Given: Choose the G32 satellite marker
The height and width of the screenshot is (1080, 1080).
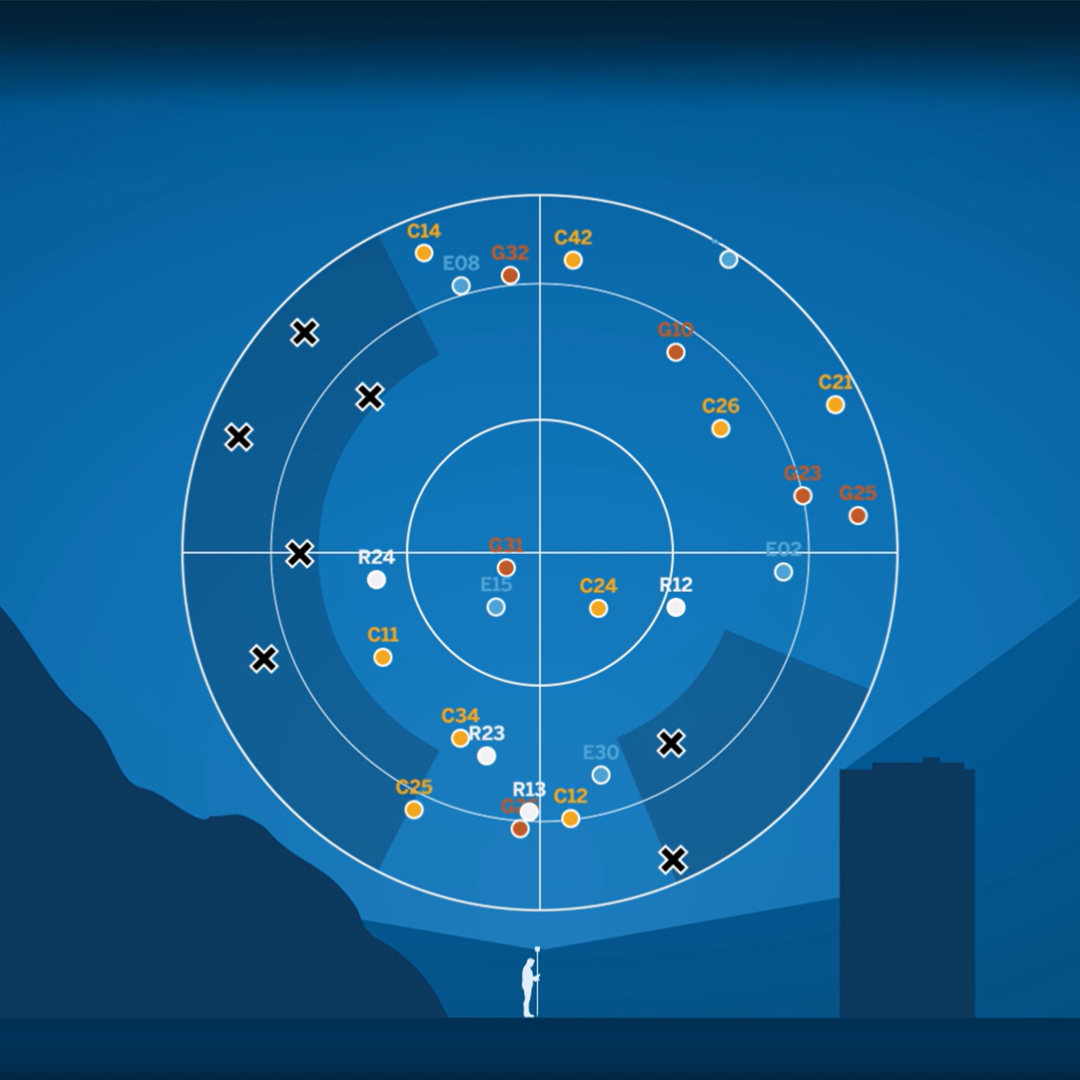Looking at the screenshot, I should 510,275.
